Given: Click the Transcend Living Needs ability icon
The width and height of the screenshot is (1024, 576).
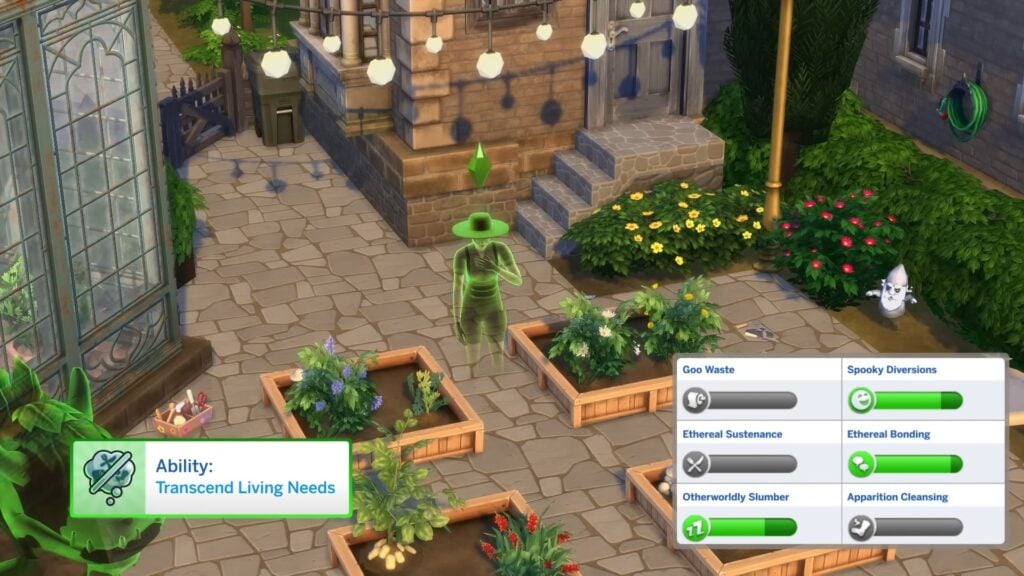Looking at the screenshot, I should click(109, 478).
